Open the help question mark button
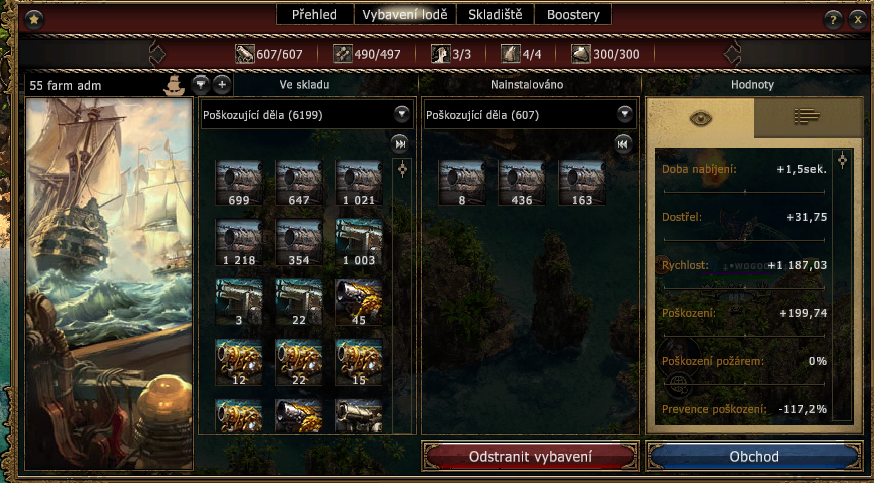Screen dimensions: 874x483 pyautogui.click(x=833, y=19)
